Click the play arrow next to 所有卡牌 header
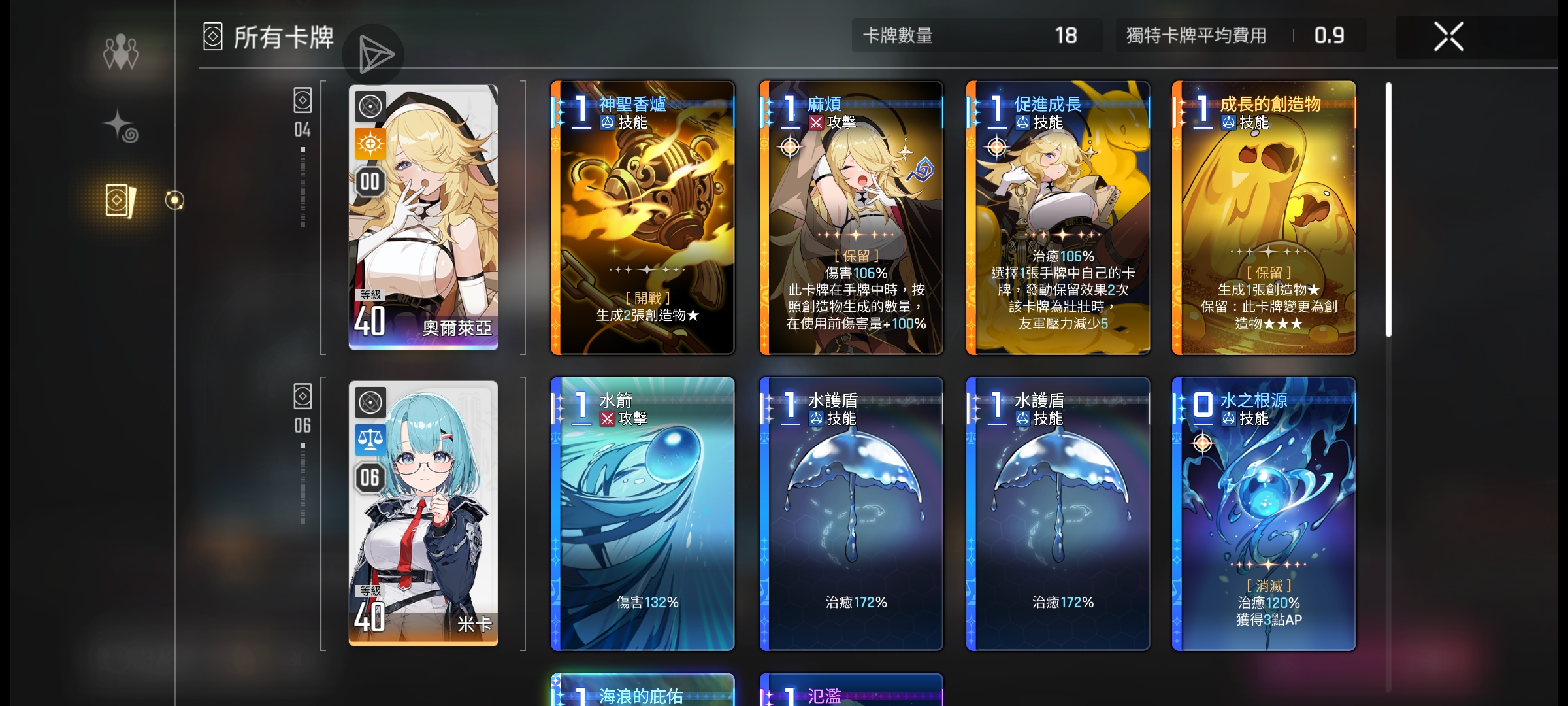This screenshot has height=706, width=1568. pyautogui.click(x=374, y=54)
